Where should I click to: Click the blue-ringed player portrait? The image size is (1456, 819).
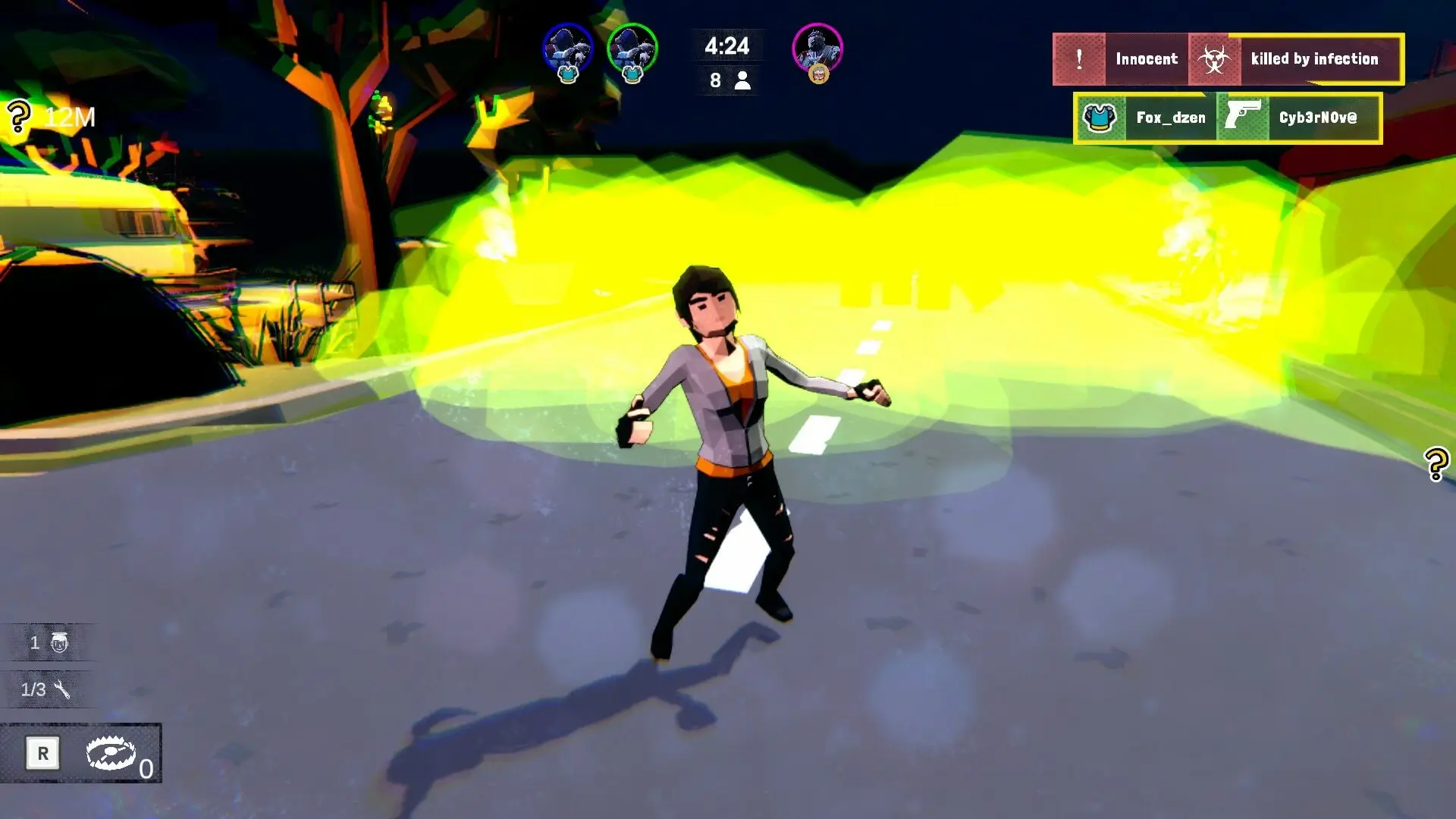point(567,49)
